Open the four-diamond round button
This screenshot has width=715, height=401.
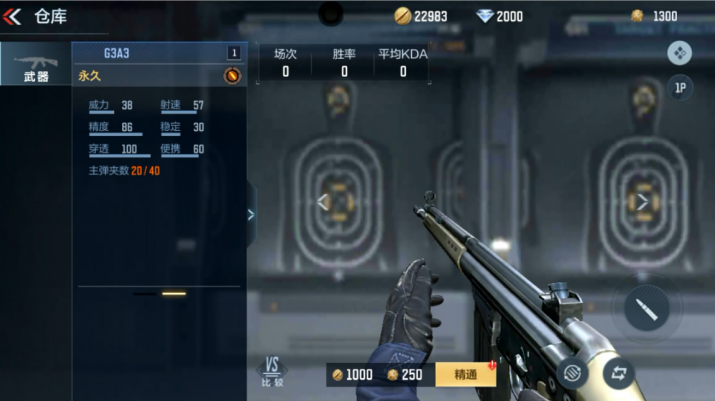pos(680,53)
